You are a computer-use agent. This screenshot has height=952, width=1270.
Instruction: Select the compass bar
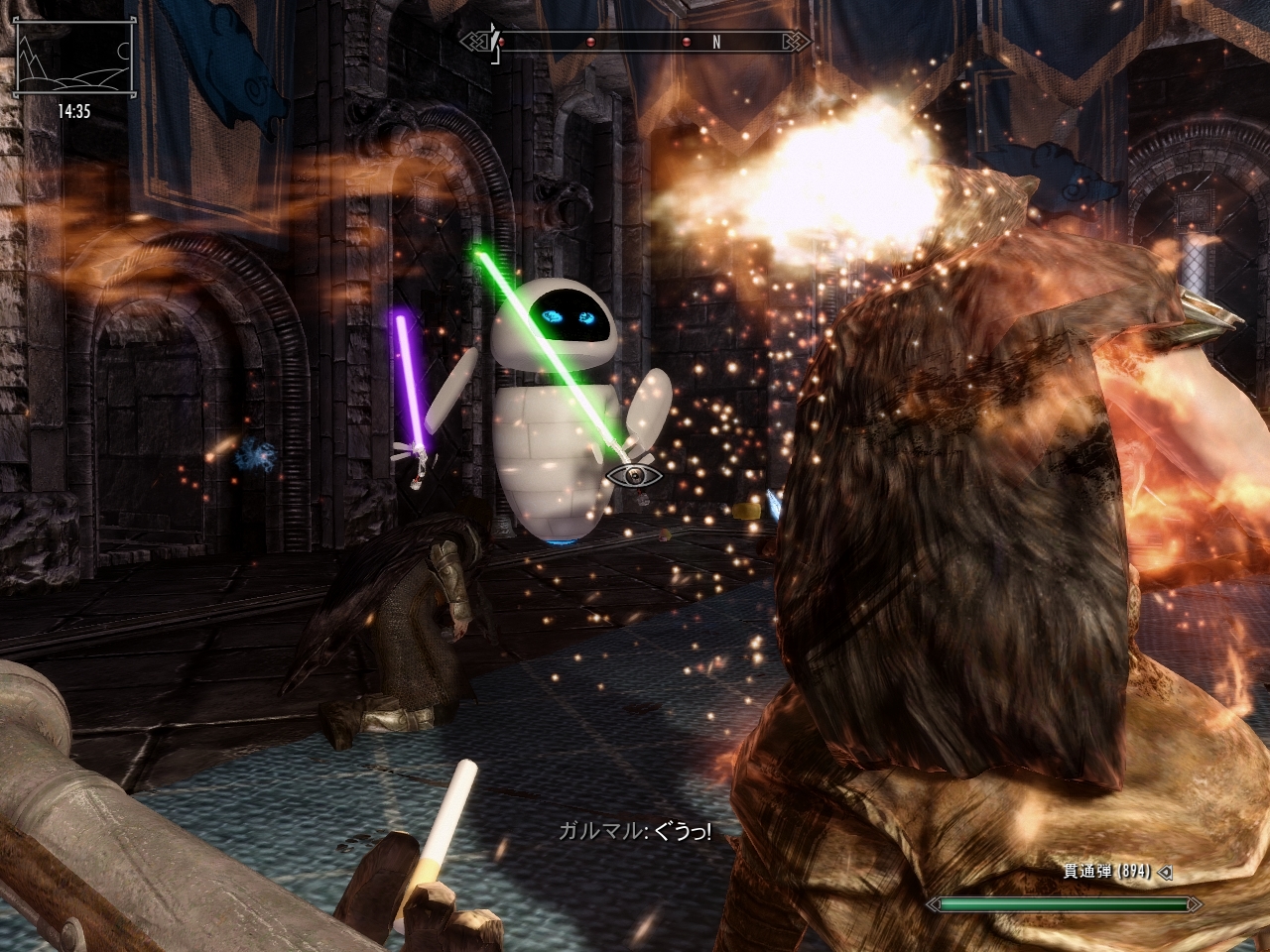point(635,43)
